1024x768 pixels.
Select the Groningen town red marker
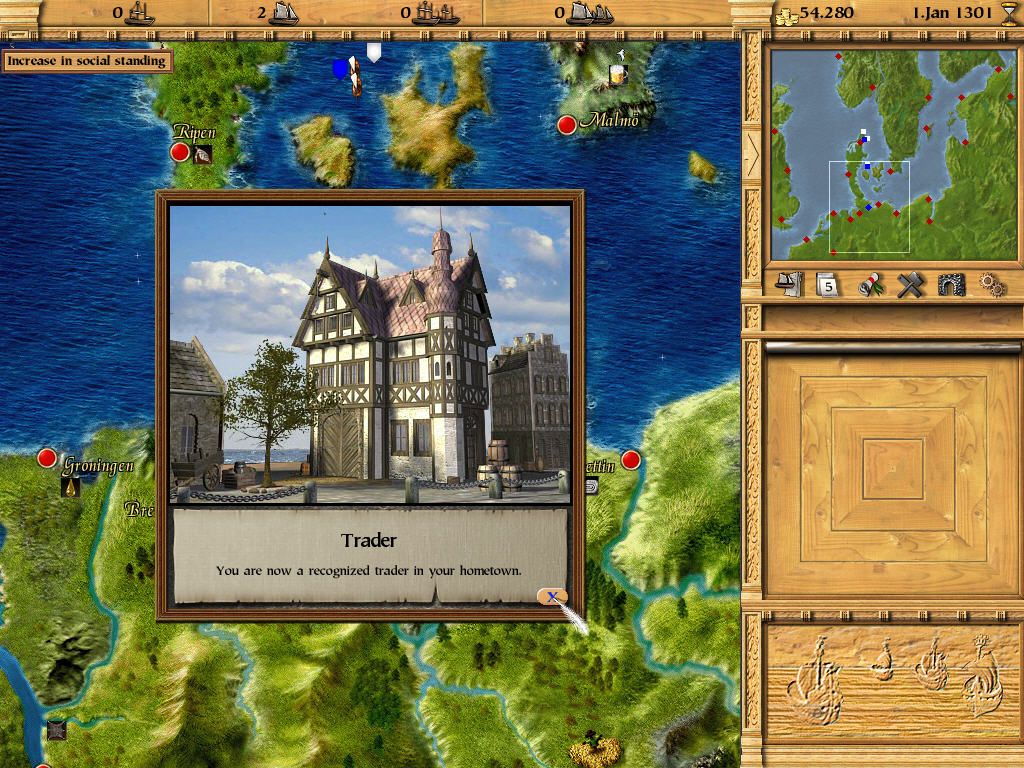click(x=47, y=458)
